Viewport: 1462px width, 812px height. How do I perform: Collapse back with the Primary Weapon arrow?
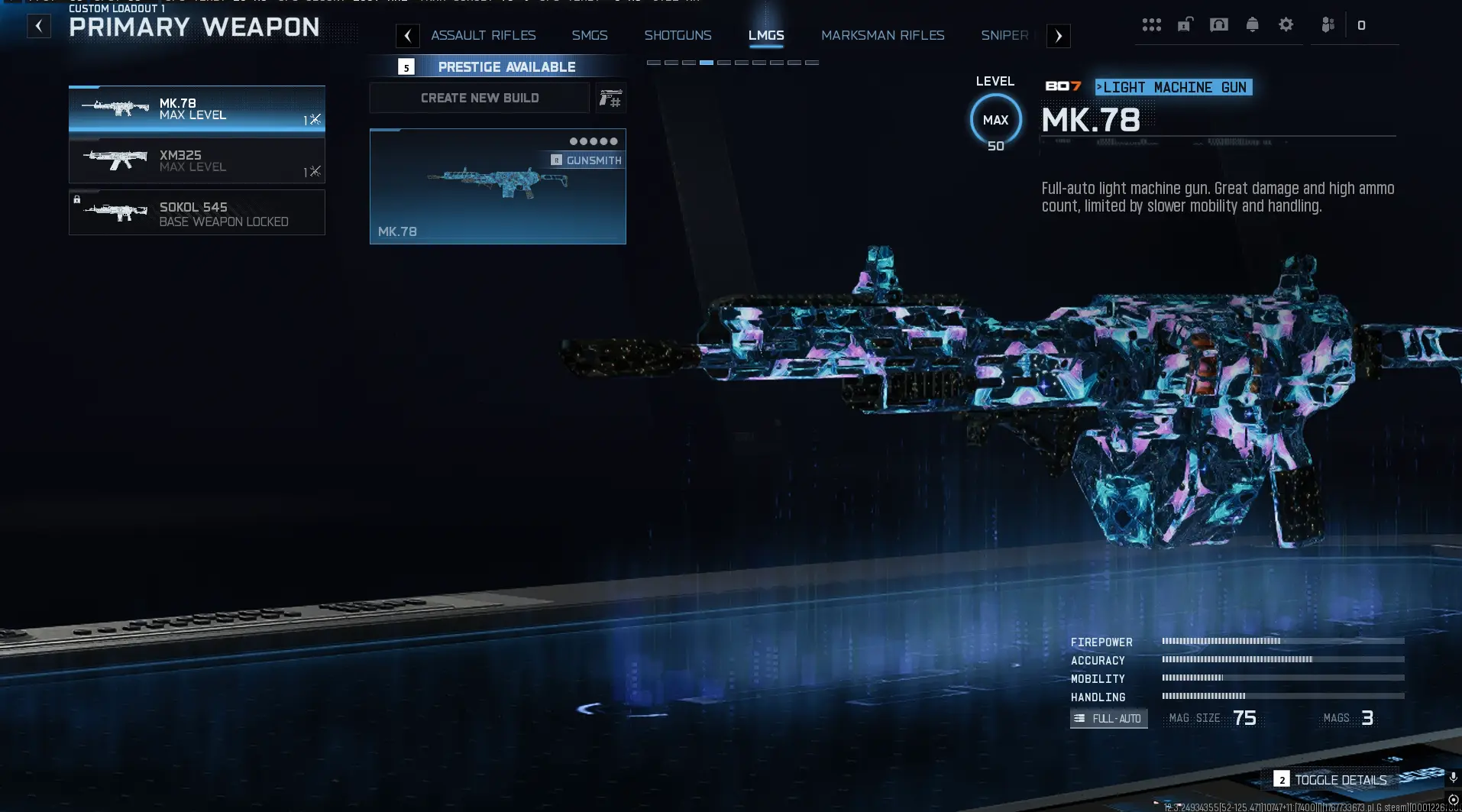point(38,25)
